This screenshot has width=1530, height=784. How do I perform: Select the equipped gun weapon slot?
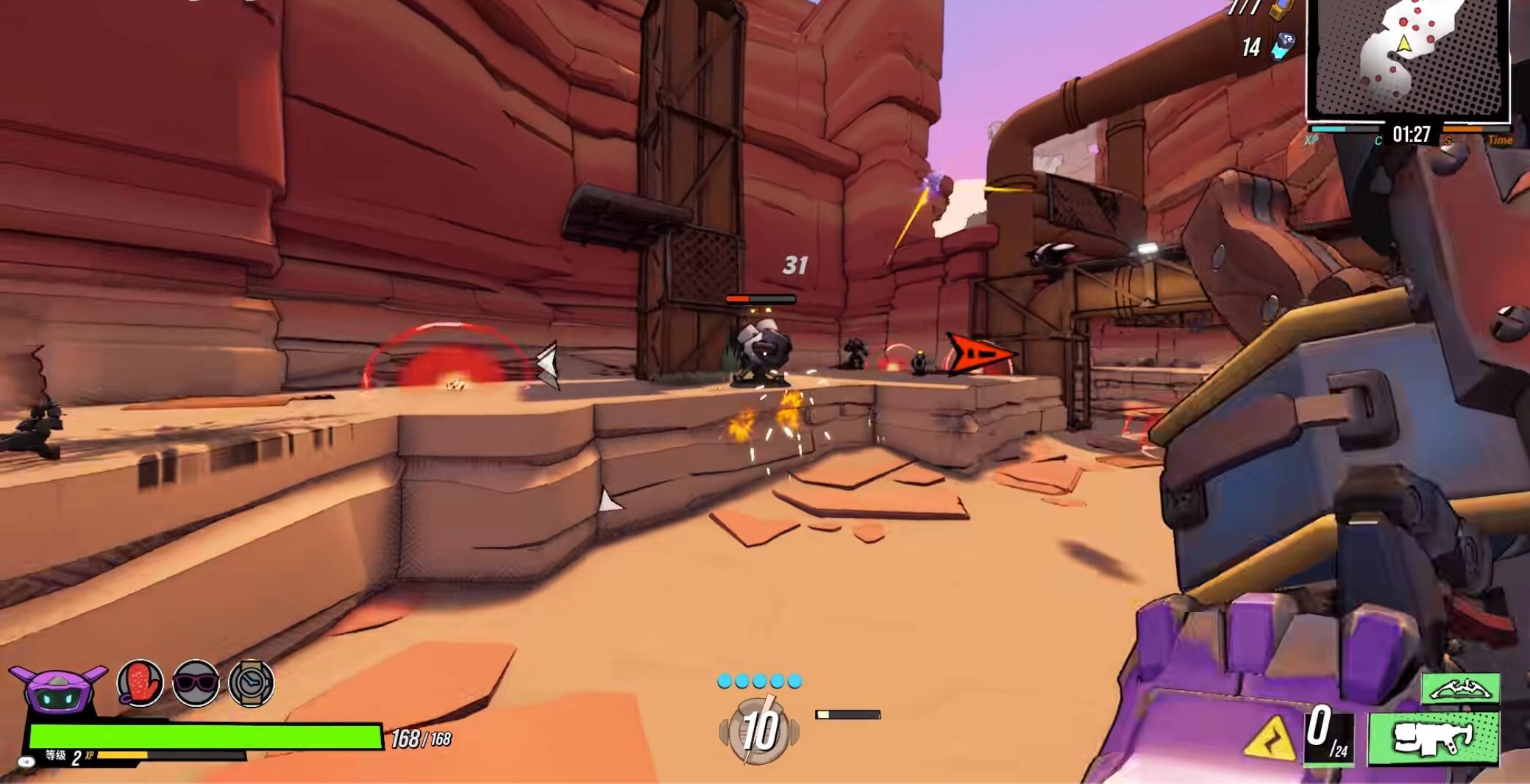(1432, 738)
